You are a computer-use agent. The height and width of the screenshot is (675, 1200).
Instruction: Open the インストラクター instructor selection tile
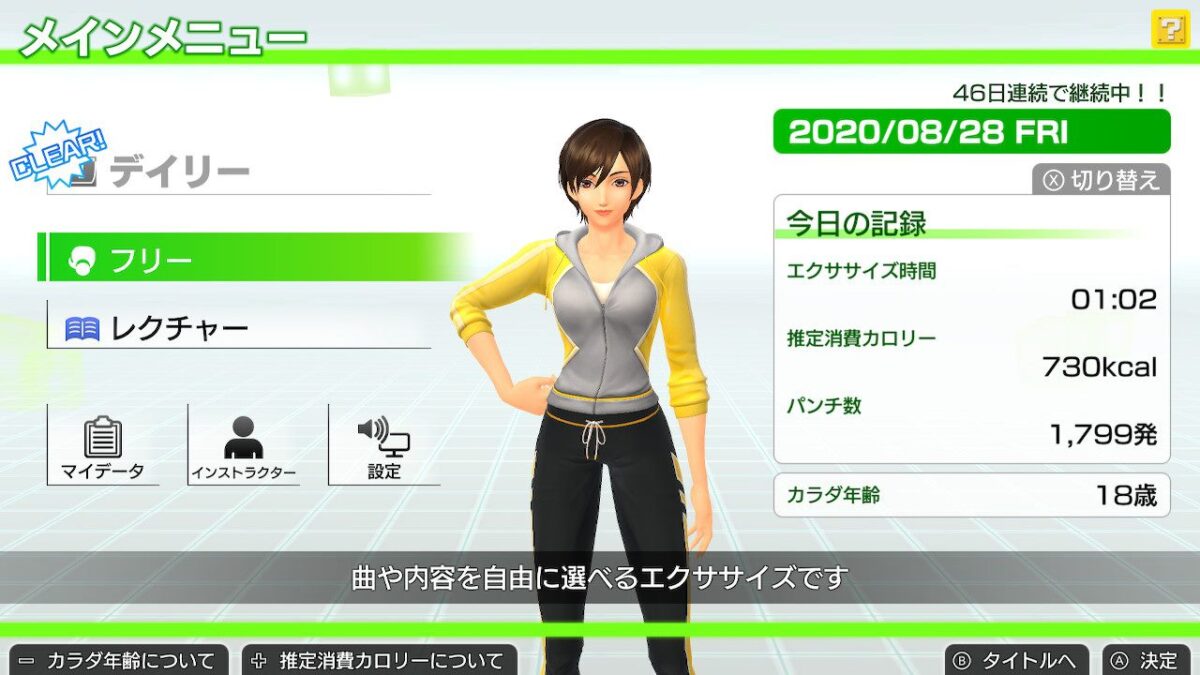point(243,446)
